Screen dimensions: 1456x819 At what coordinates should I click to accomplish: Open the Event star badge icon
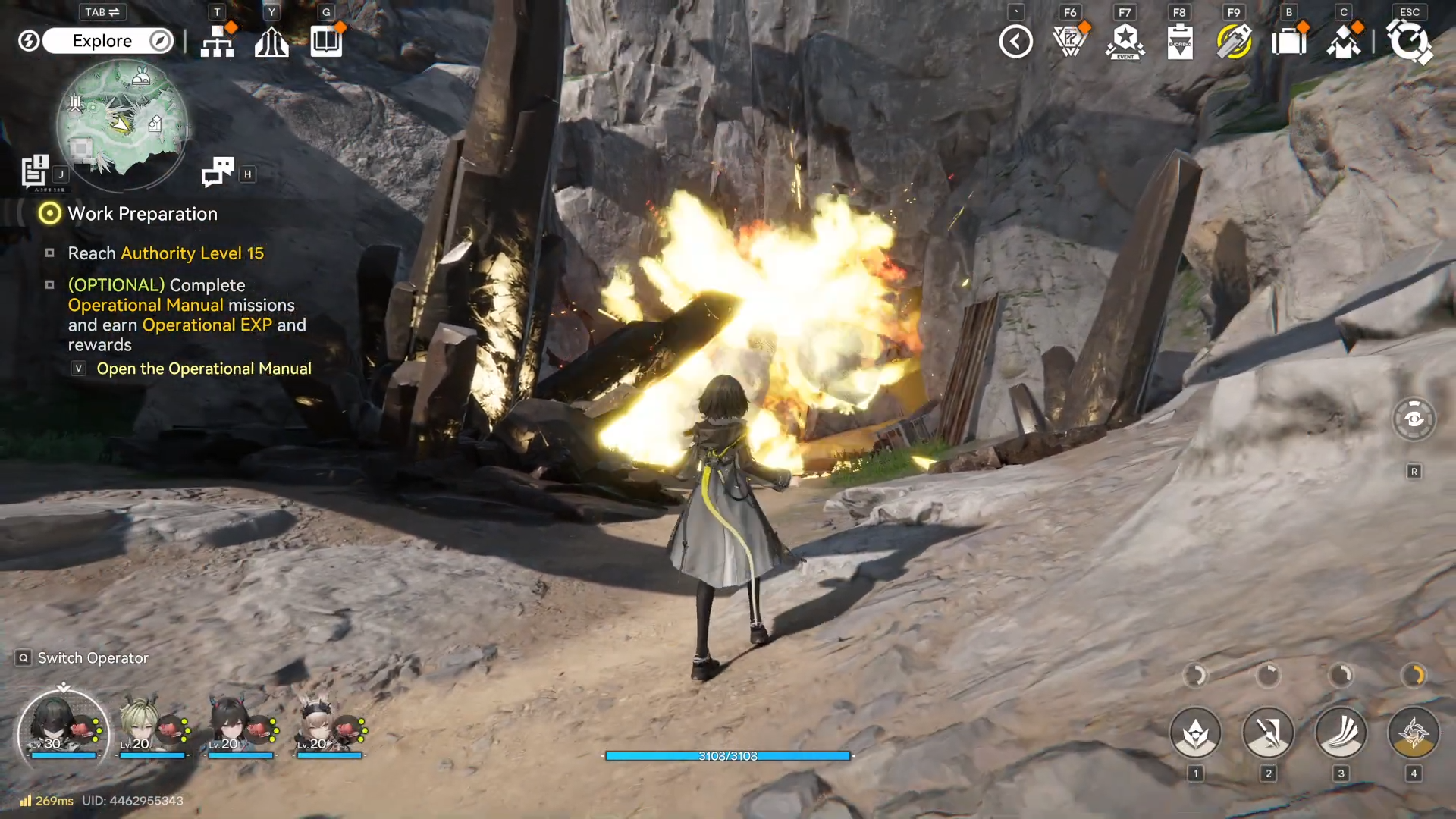pyautogui.click(x=1125, y=42)
